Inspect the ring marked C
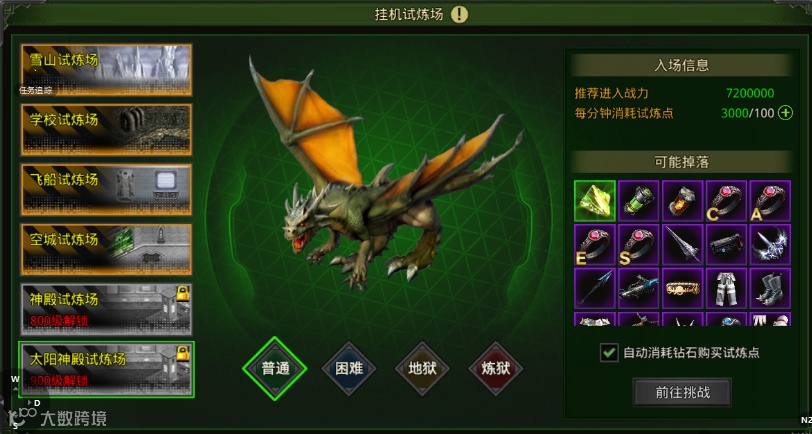This screenshot has width=812, height=434. point(726,200)
